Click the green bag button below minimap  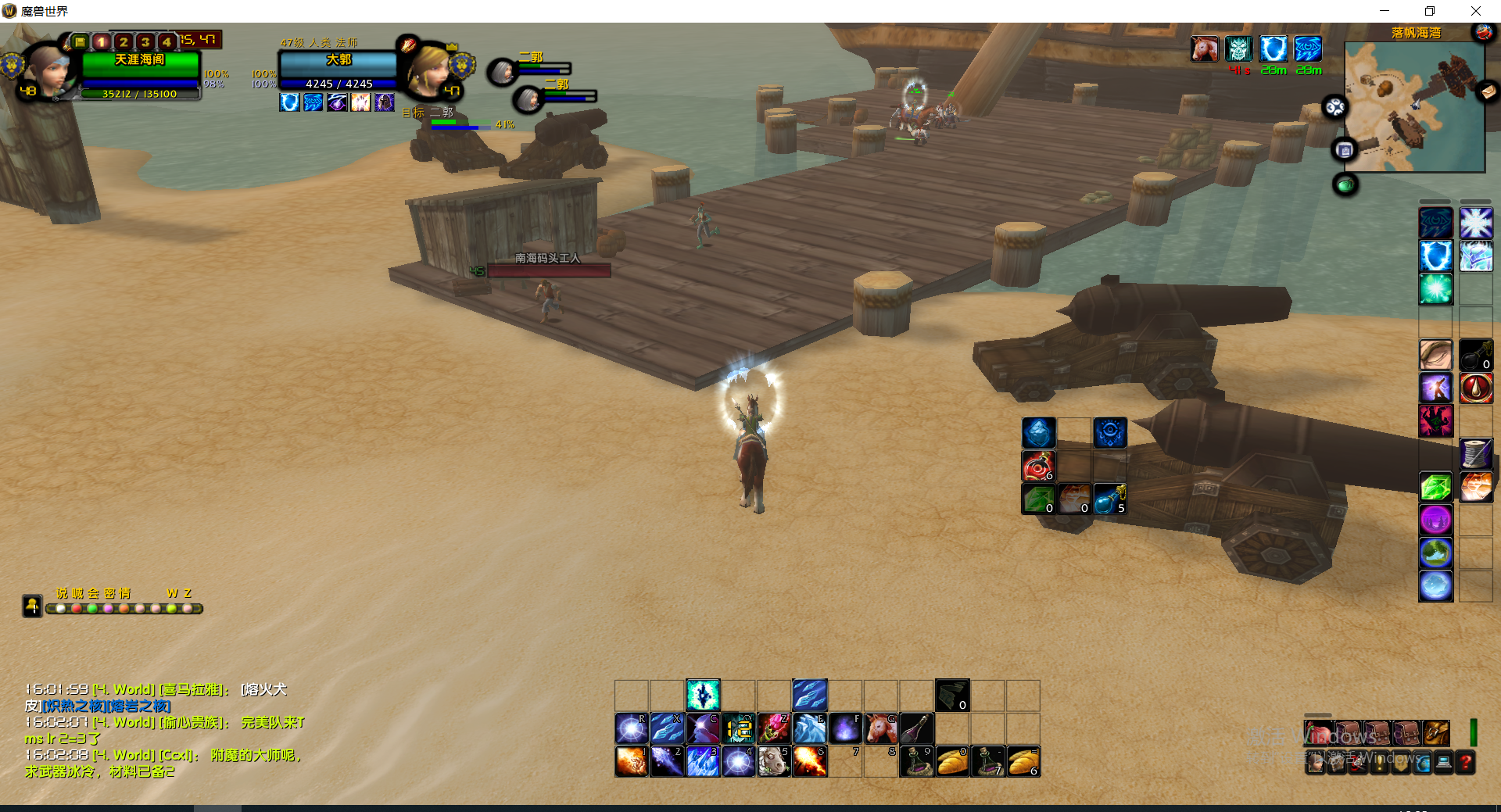1345,185
